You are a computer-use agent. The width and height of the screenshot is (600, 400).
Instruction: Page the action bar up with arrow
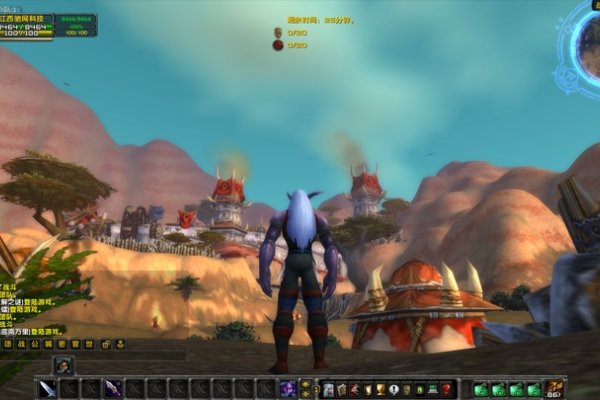304,383
